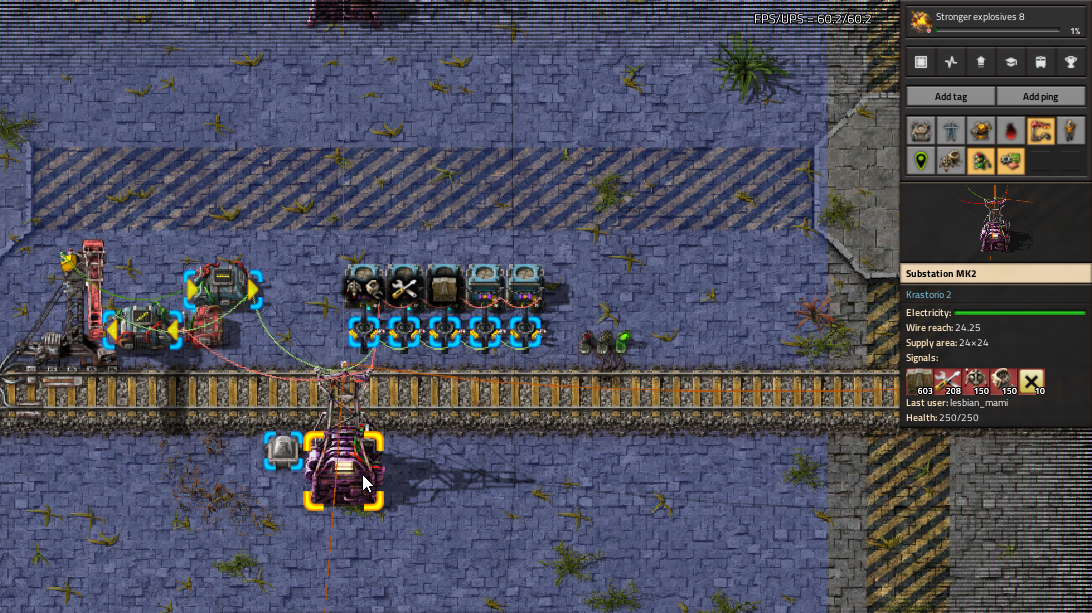Viewport: 1092px width, 613px height.
Task: Toggle the radar coverage map filter
Action: tap(951, 160)
